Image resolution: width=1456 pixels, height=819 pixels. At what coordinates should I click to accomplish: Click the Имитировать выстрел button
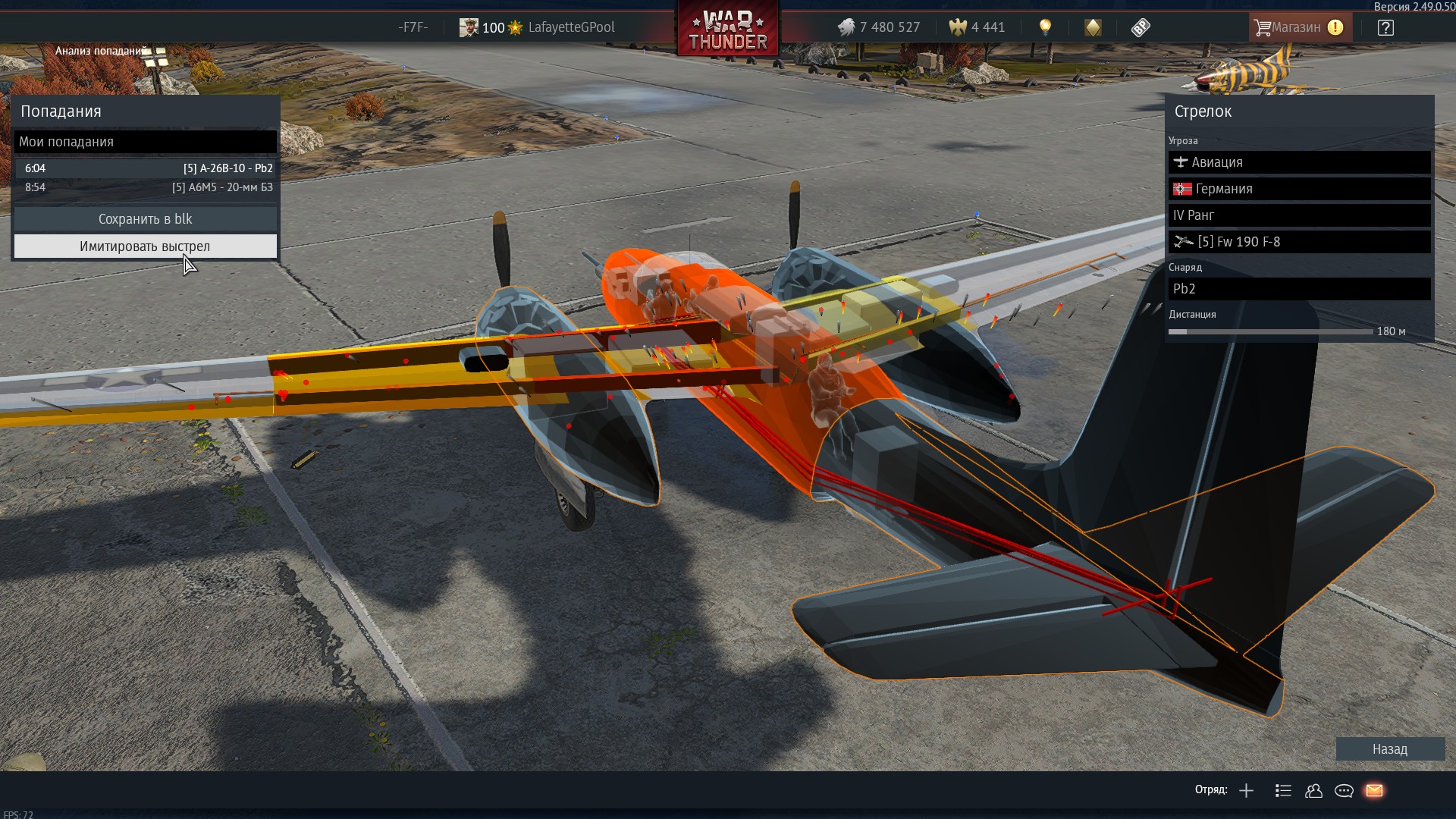click(145, 246)
